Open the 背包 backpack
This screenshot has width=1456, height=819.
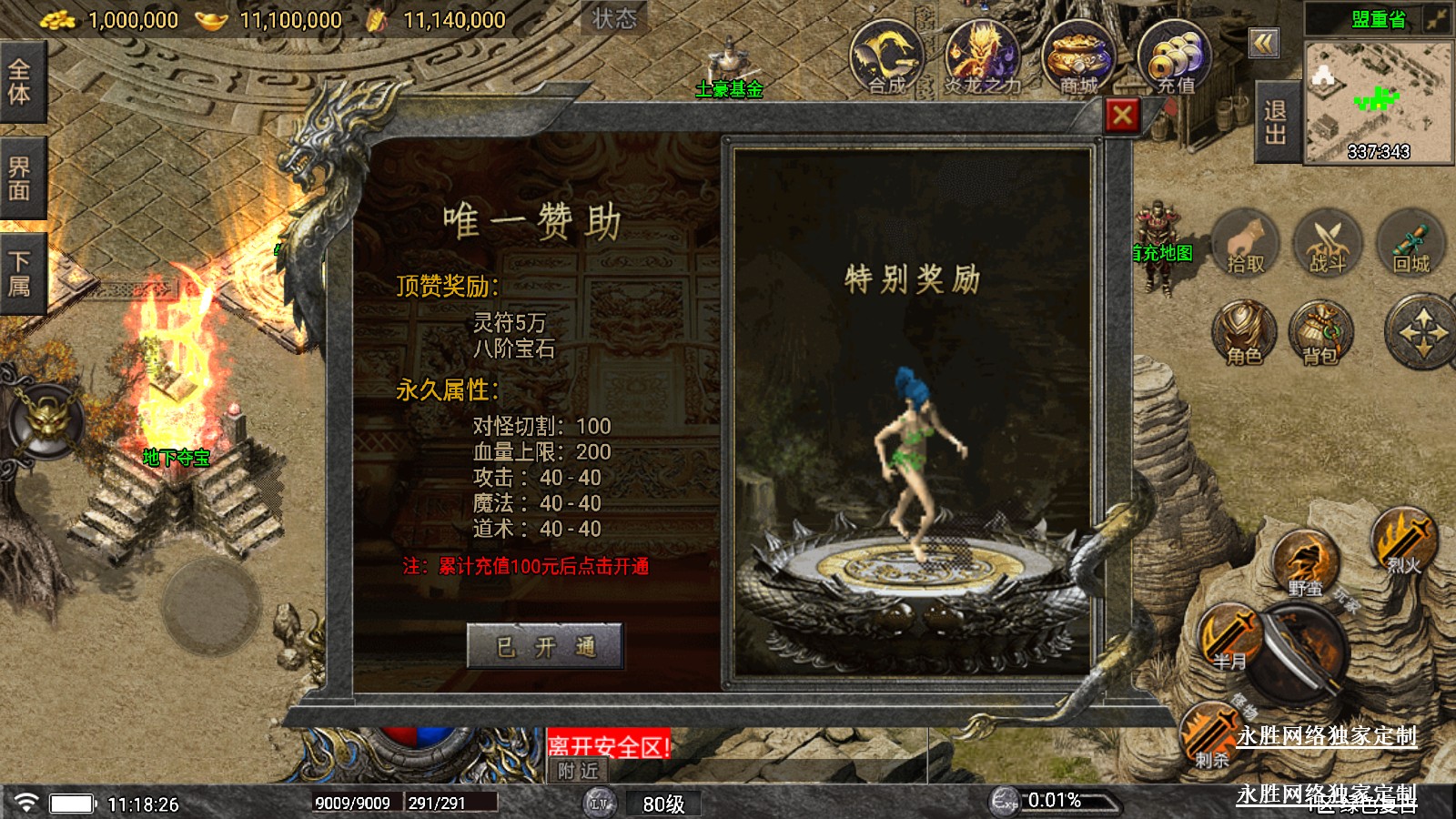pyautogui.click(x=1320, y=332)
